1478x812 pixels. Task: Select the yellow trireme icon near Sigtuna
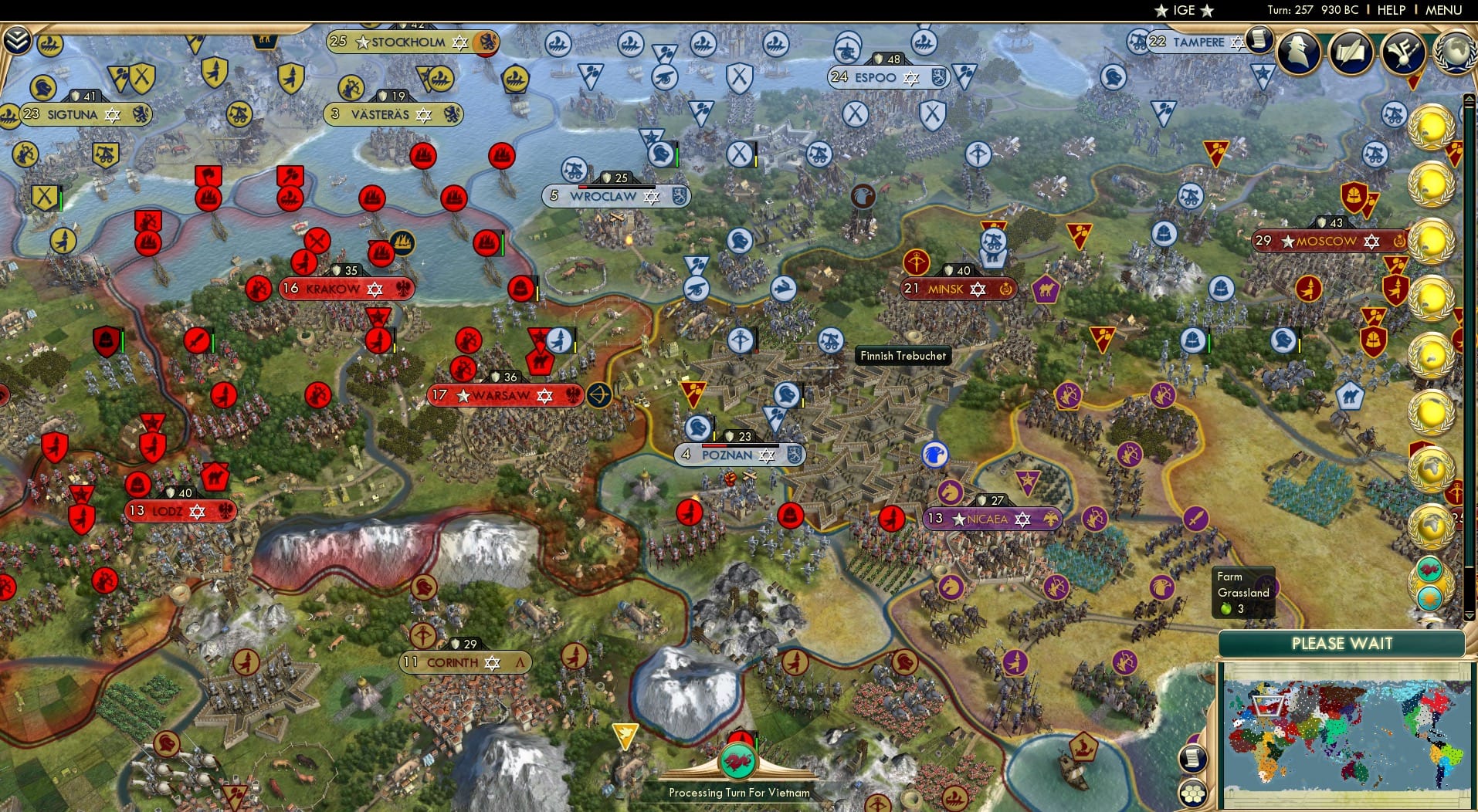49,44
